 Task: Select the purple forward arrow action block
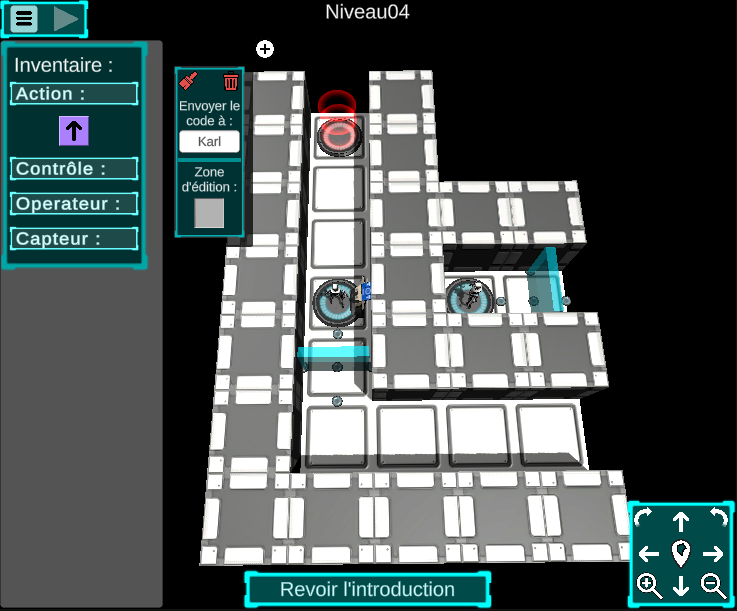point(74,130)
